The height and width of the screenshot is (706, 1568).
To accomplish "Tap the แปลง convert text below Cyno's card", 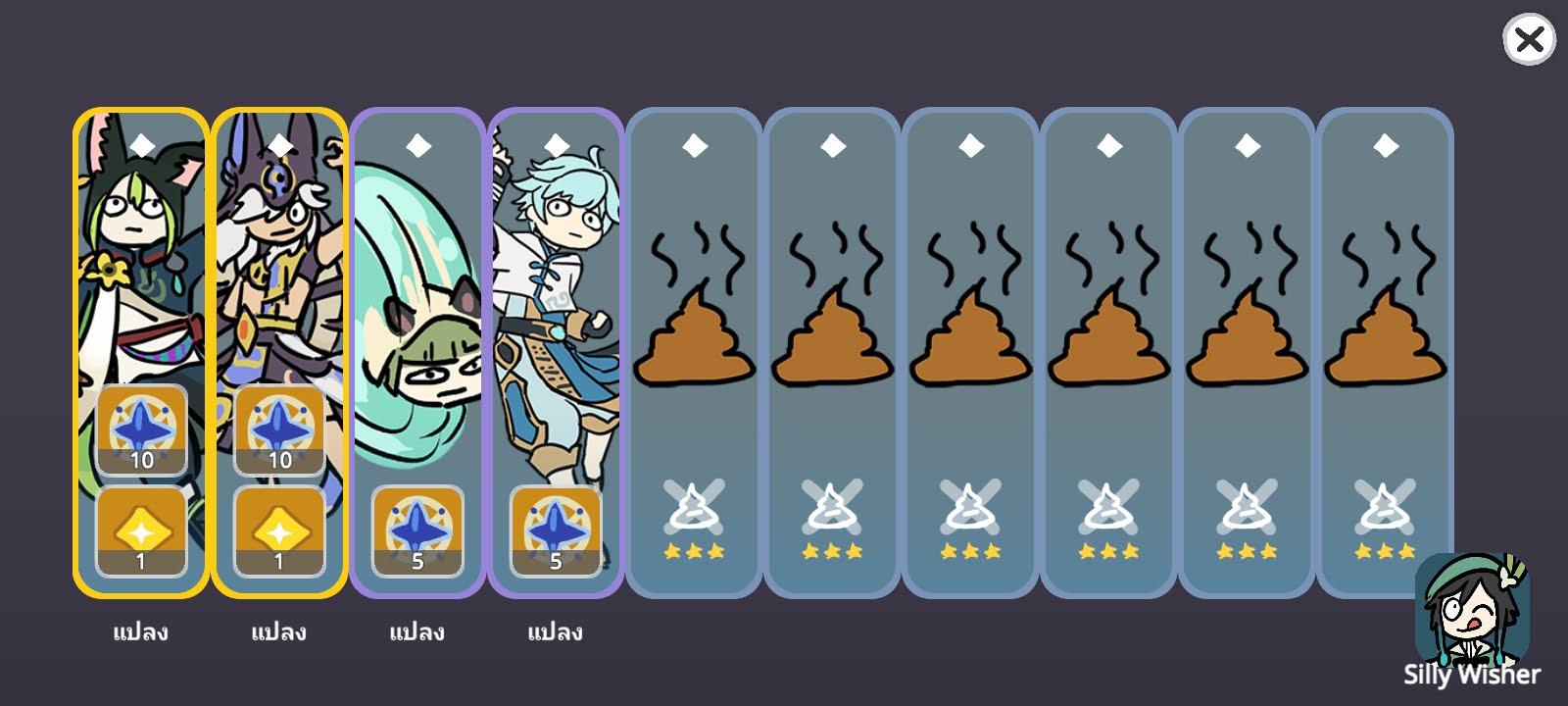I will [x=278, y=631].
